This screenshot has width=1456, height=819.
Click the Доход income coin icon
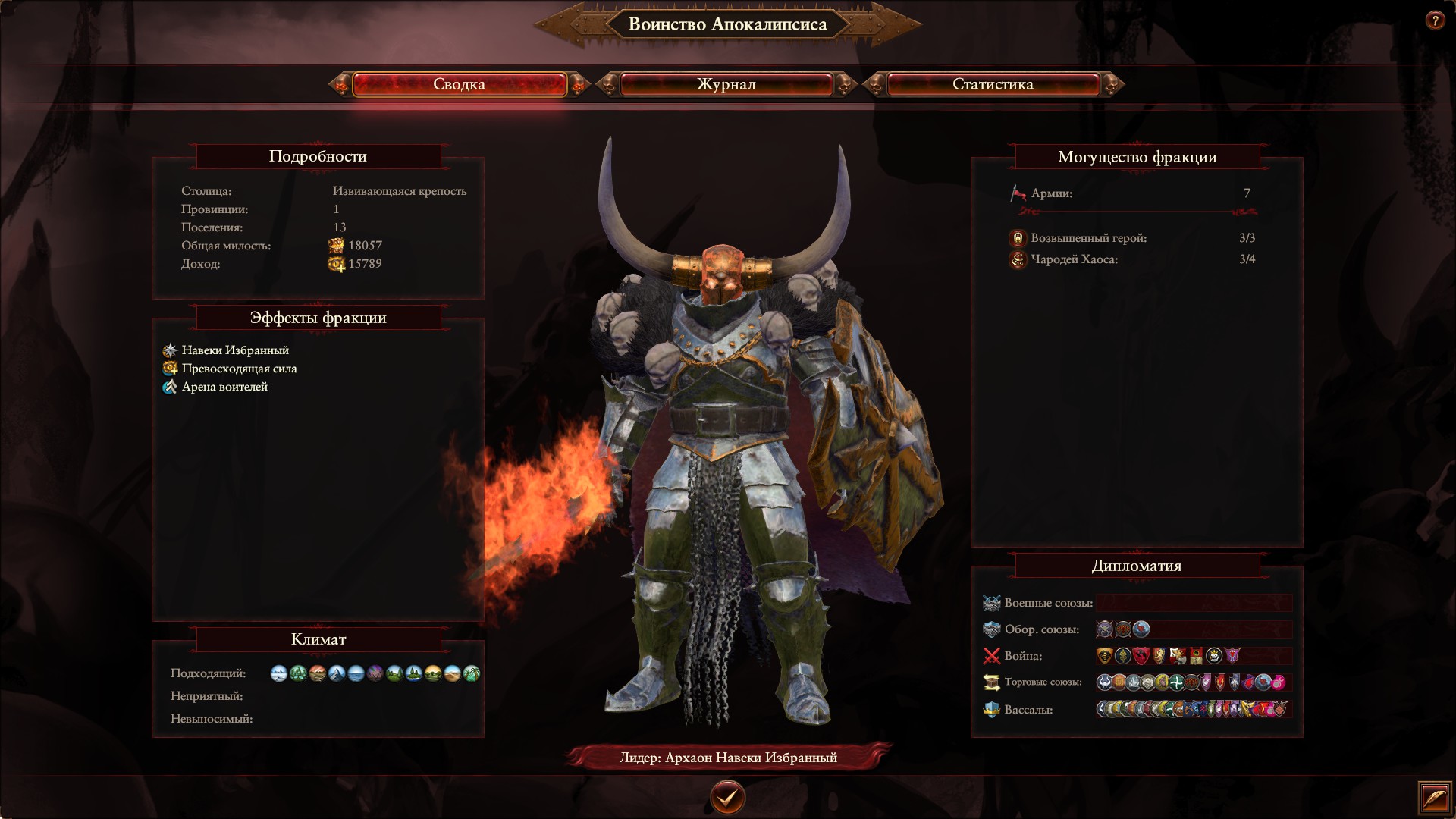tap(336, 264)
